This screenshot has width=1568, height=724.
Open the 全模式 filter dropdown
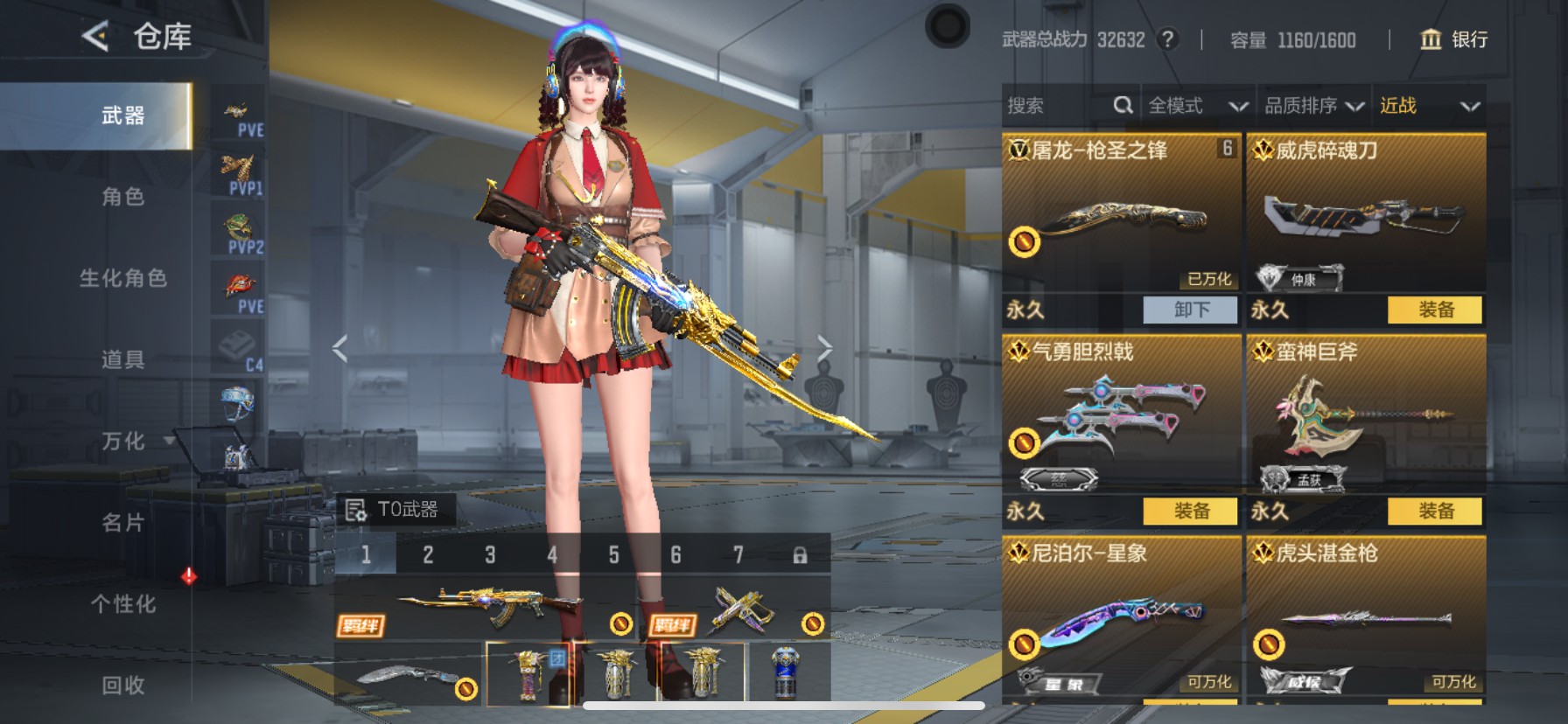pos(1199,105)
